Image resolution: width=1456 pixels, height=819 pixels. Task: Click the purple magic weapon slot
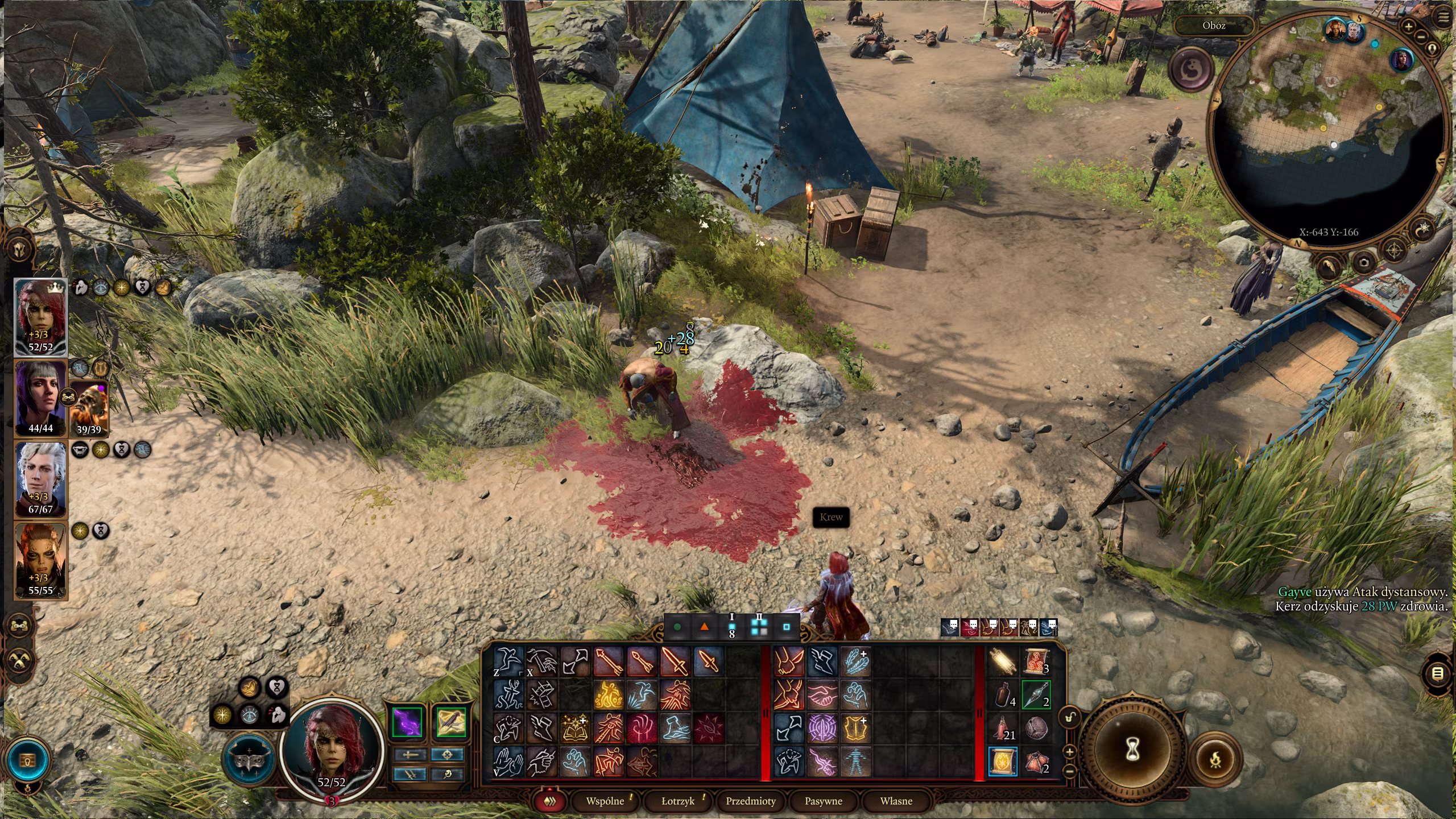coord(407,722)
